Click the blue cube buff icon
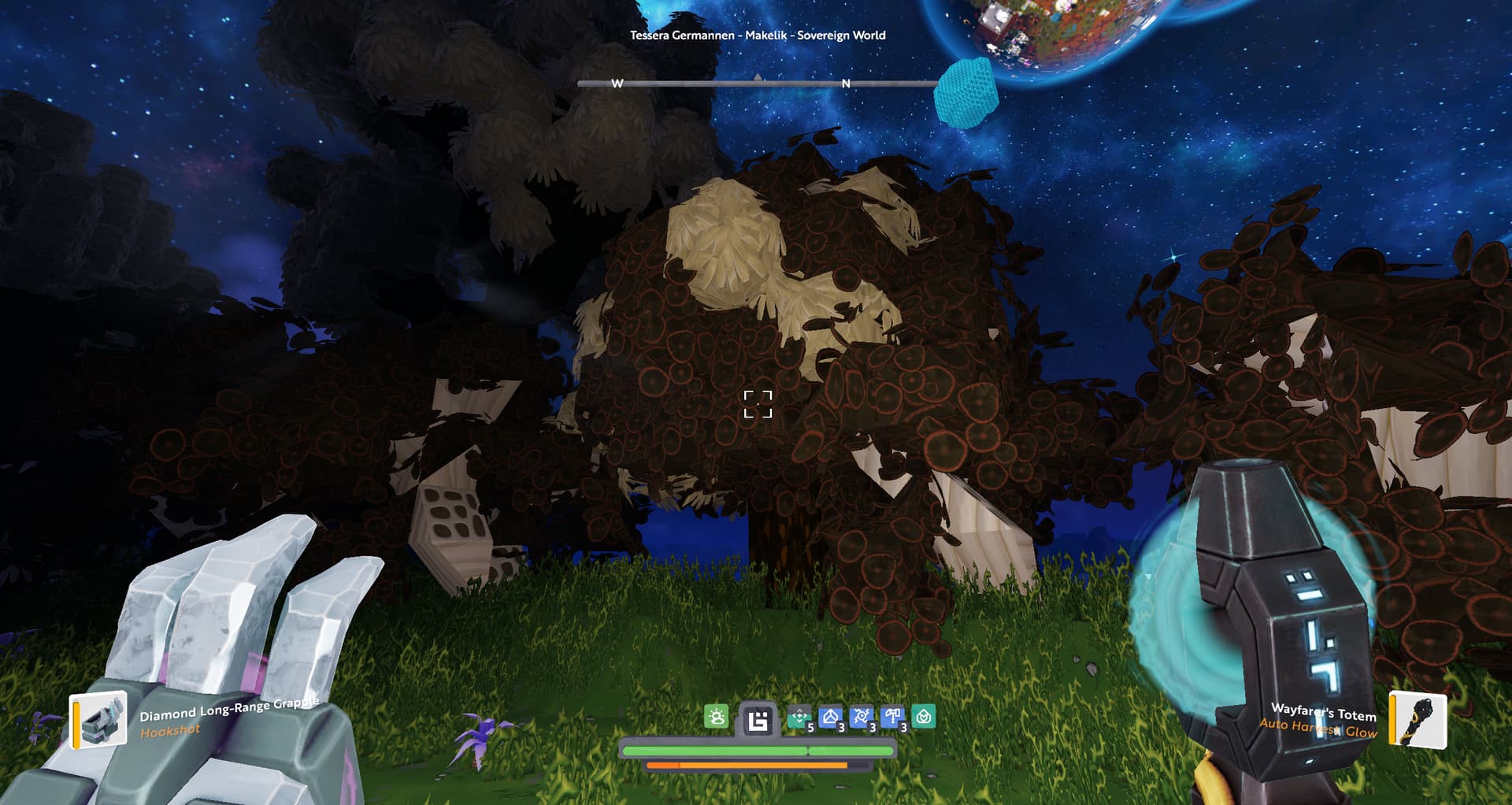Viewport: 1512px width, 805px height. (830, 717)
